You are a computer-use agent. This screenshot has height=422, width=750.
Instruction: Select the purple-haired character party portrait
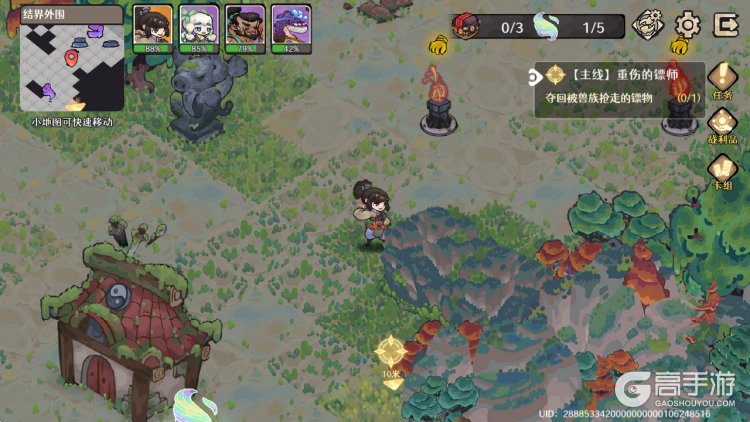(x=290, y=26)
